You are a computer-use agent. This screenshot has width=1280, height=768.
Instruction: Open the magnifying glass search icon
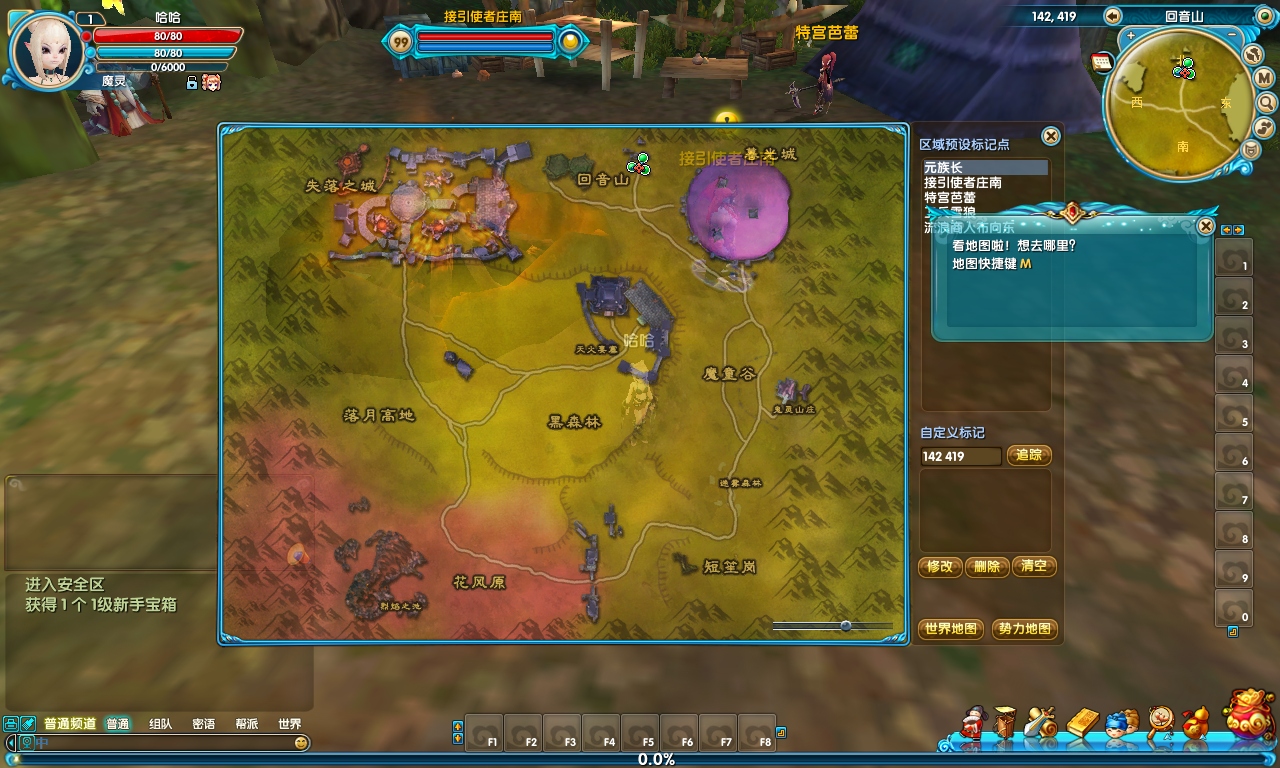[1266, 102]
